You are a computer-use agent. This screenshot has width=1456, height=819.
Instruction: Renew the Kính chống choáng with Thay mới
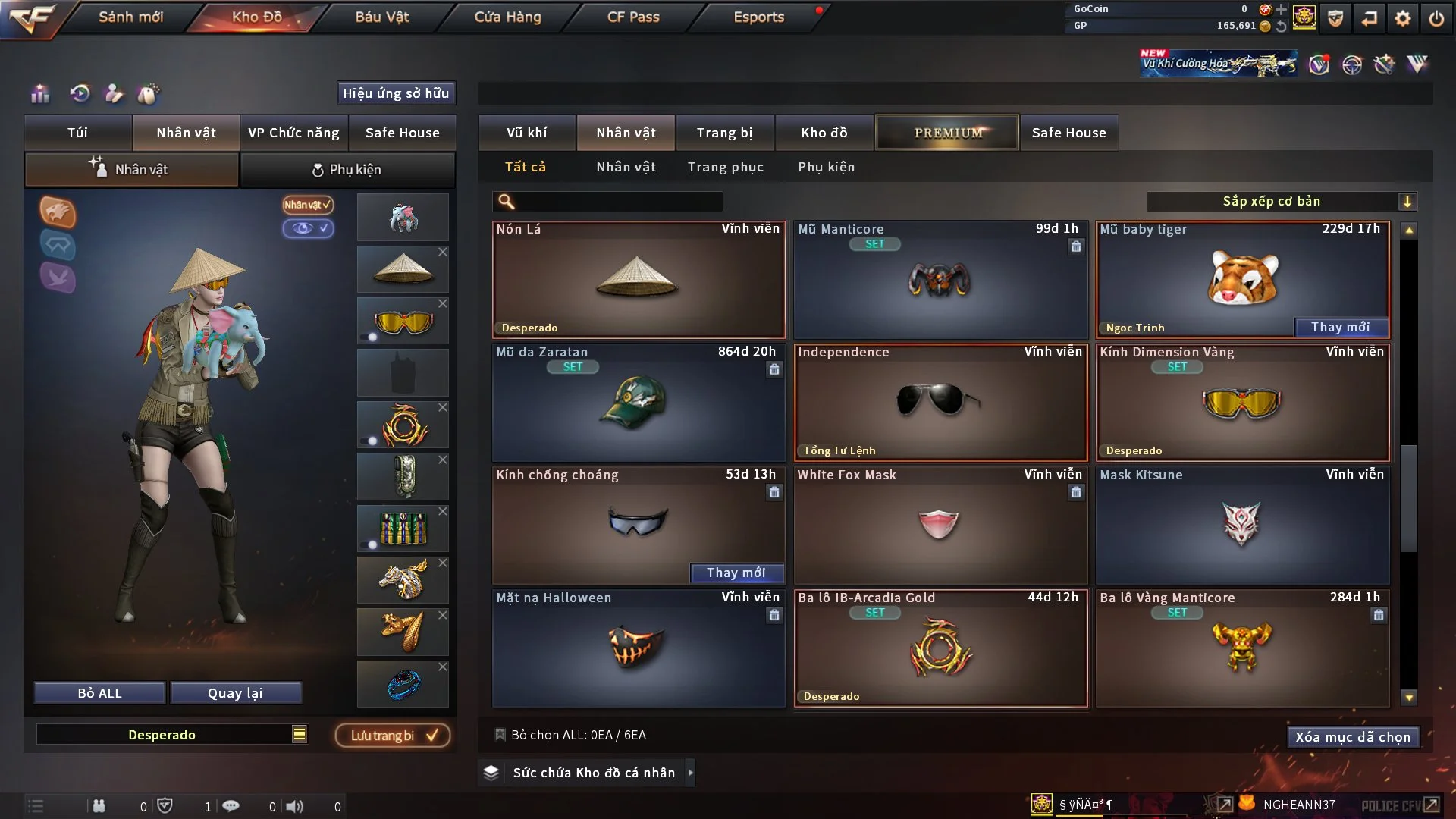pos(736,573)
